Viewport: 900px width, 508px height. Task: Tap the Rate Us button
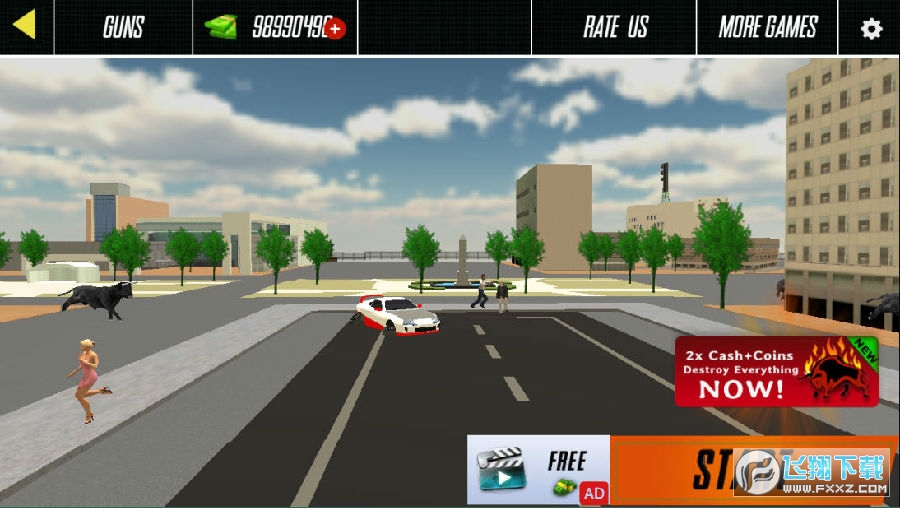click(x=615, y=27)
